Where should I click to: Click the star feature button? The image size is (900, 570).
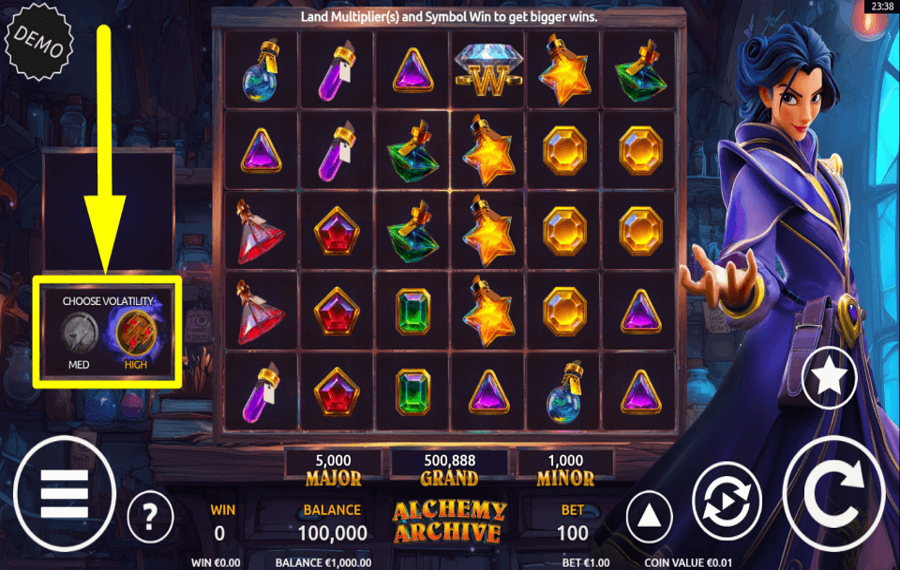[828, 376]
